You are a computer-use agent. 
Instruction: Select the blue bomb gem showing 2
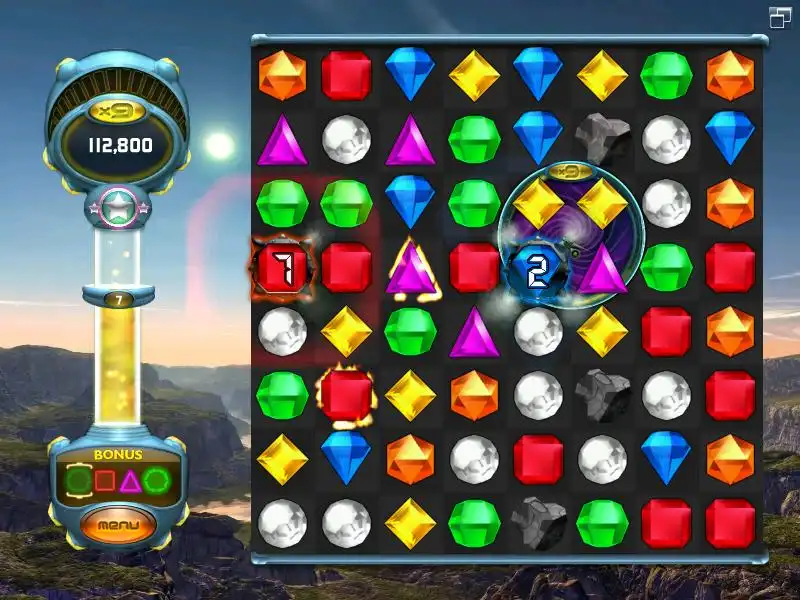point(537,268)
